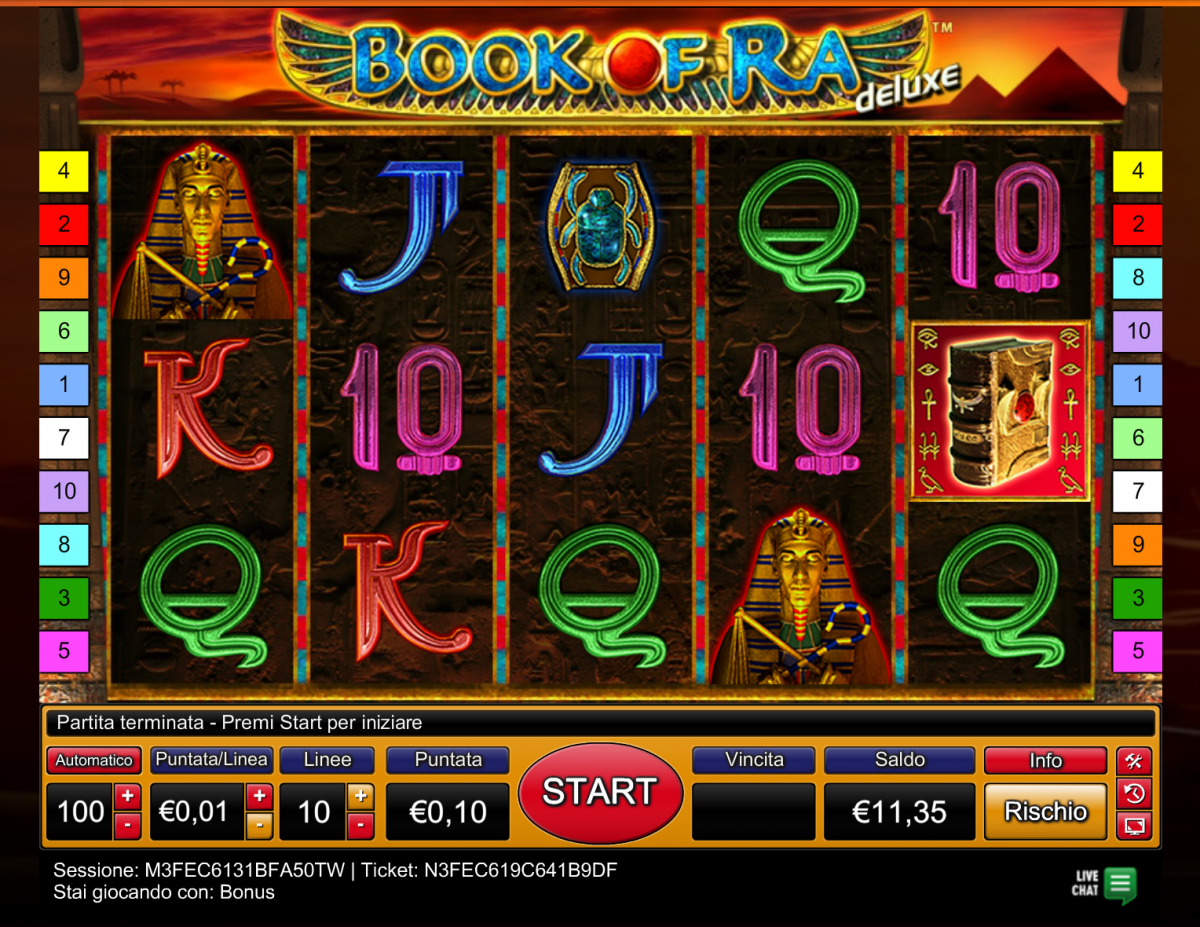Screen dimensions: 1200x927
Task: Decrease the autoplay spin count with minus
Action: (x=127, y=825)
